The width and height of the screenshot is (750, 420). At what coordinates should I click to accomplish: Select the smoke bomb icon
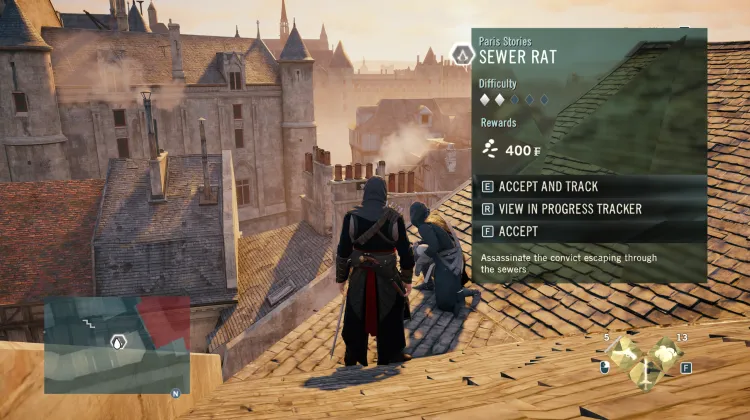(666, 351)
